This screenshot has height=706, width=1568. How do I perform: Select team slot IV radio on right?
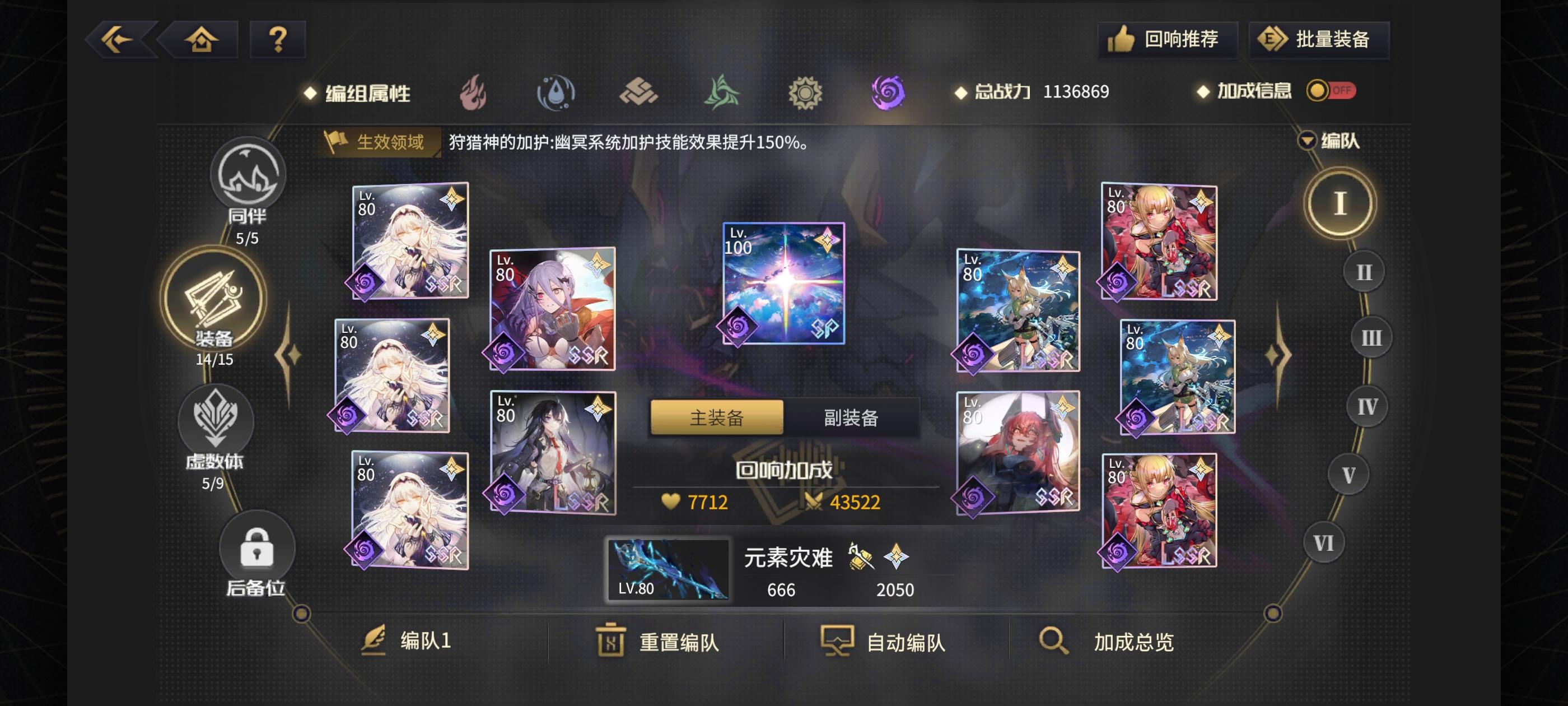[x=1366, y=405]
